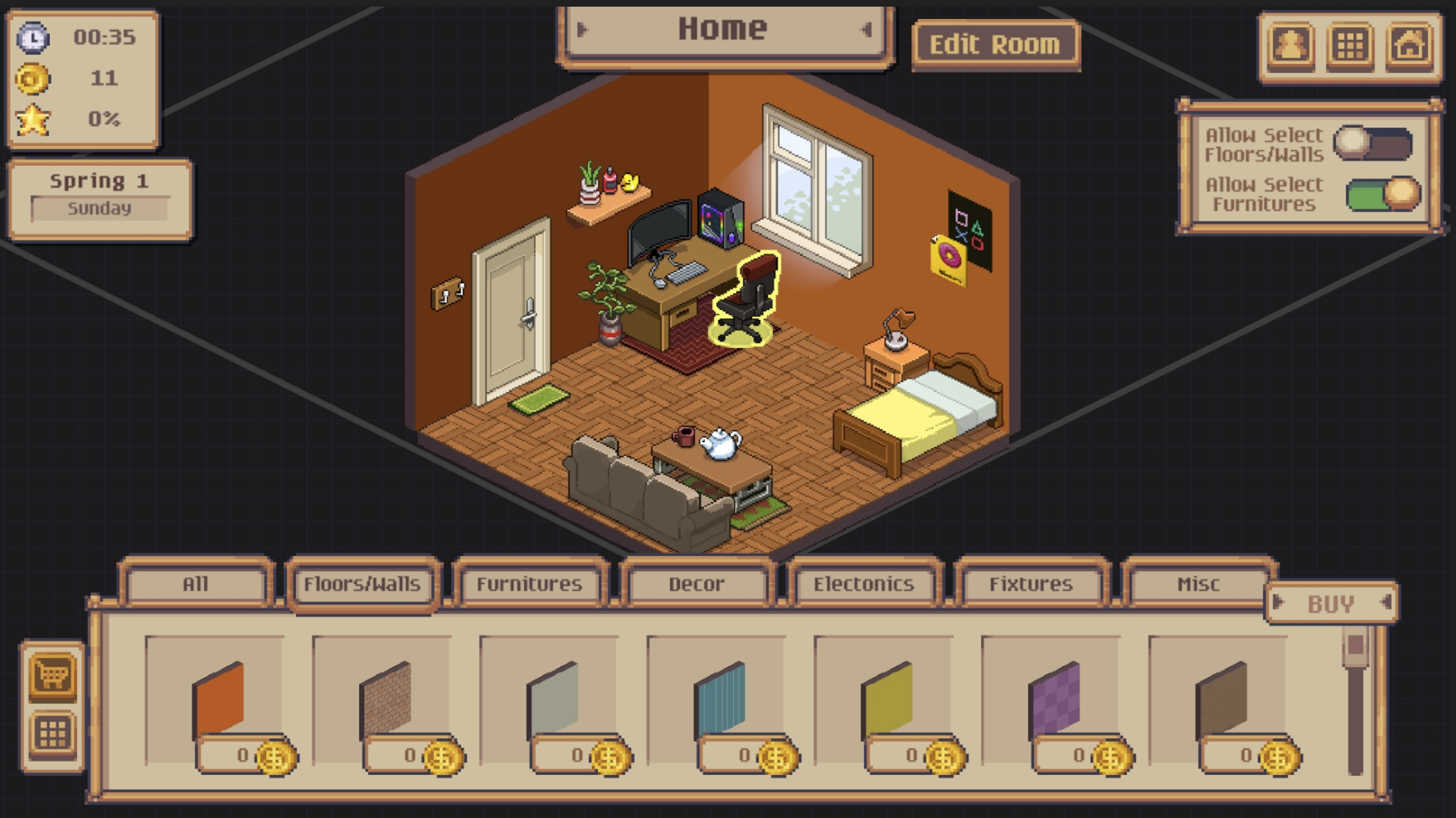Switch to the Floors/Walls tab
The width and height of the screenshot is (1456, 818).
pyautogui.click(x=362, y=584)
